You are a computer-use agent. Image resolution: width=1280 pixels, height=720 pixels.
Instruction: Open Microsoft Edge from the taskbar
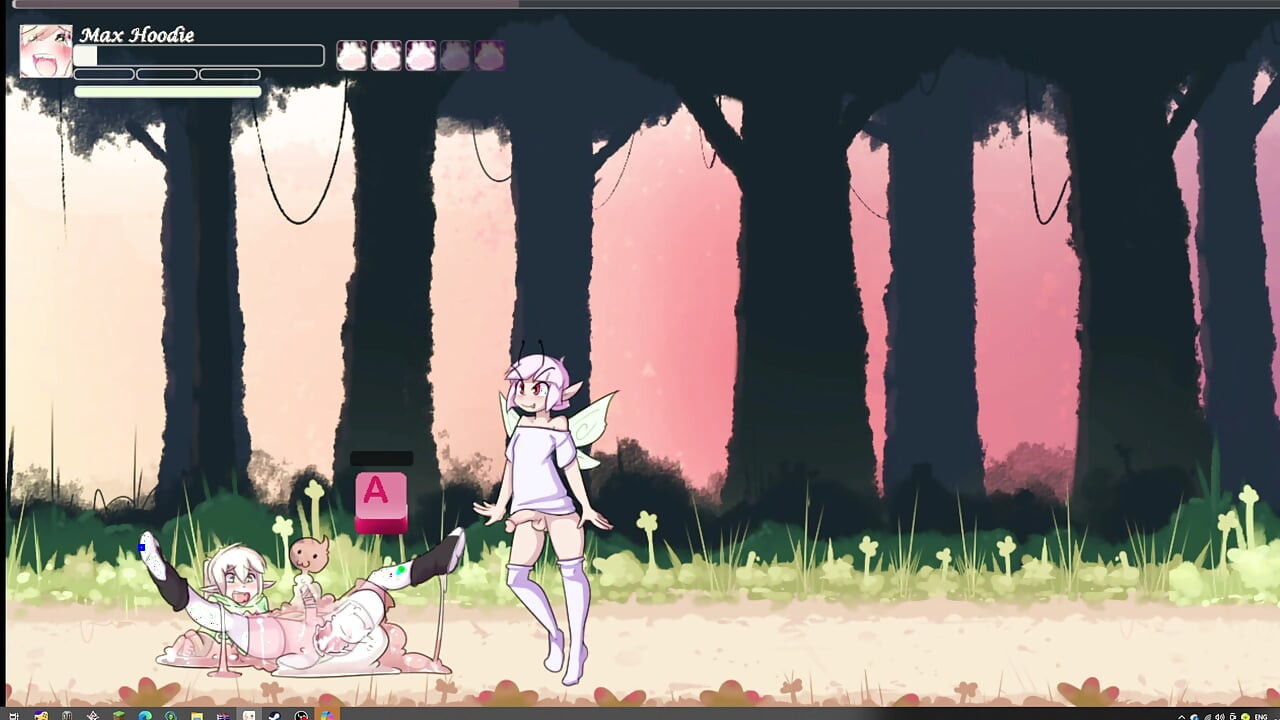[144, 713]
